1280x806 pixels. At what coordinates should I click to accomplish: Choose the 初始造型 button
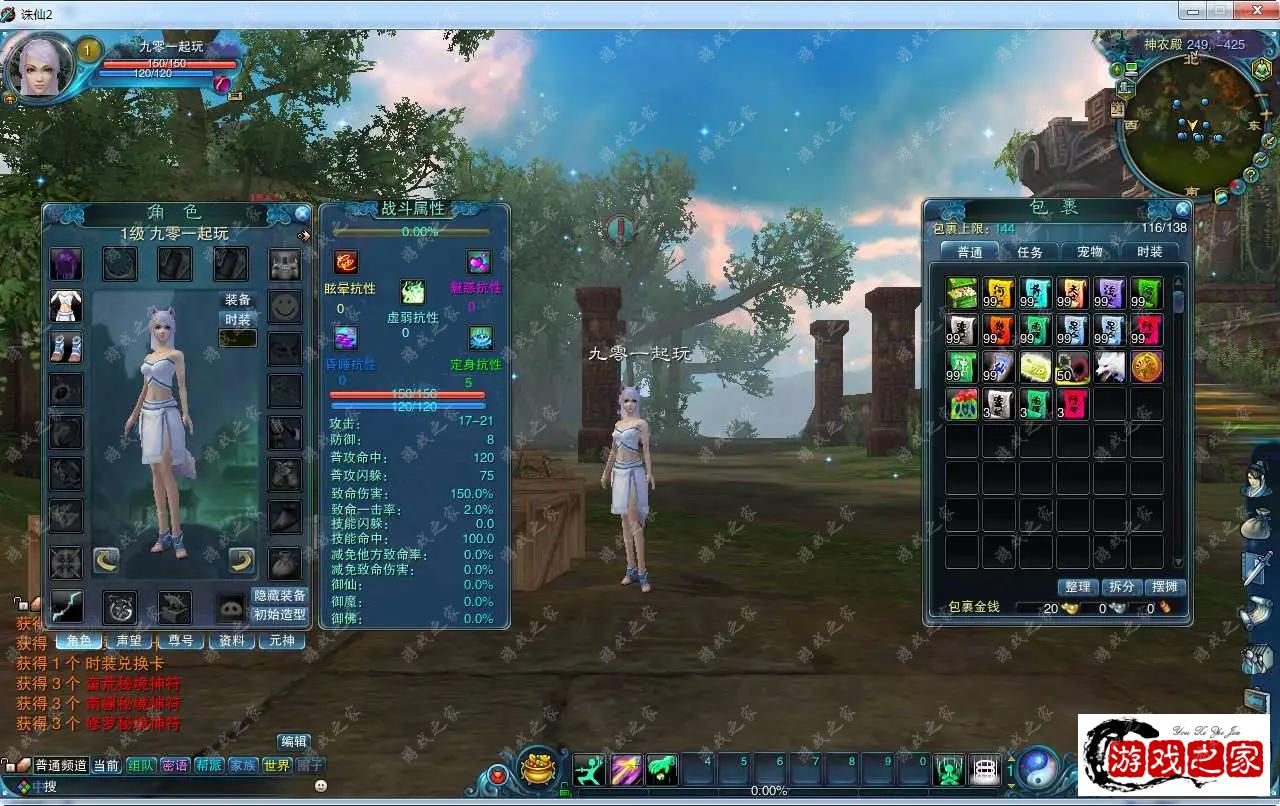(279, 615)
